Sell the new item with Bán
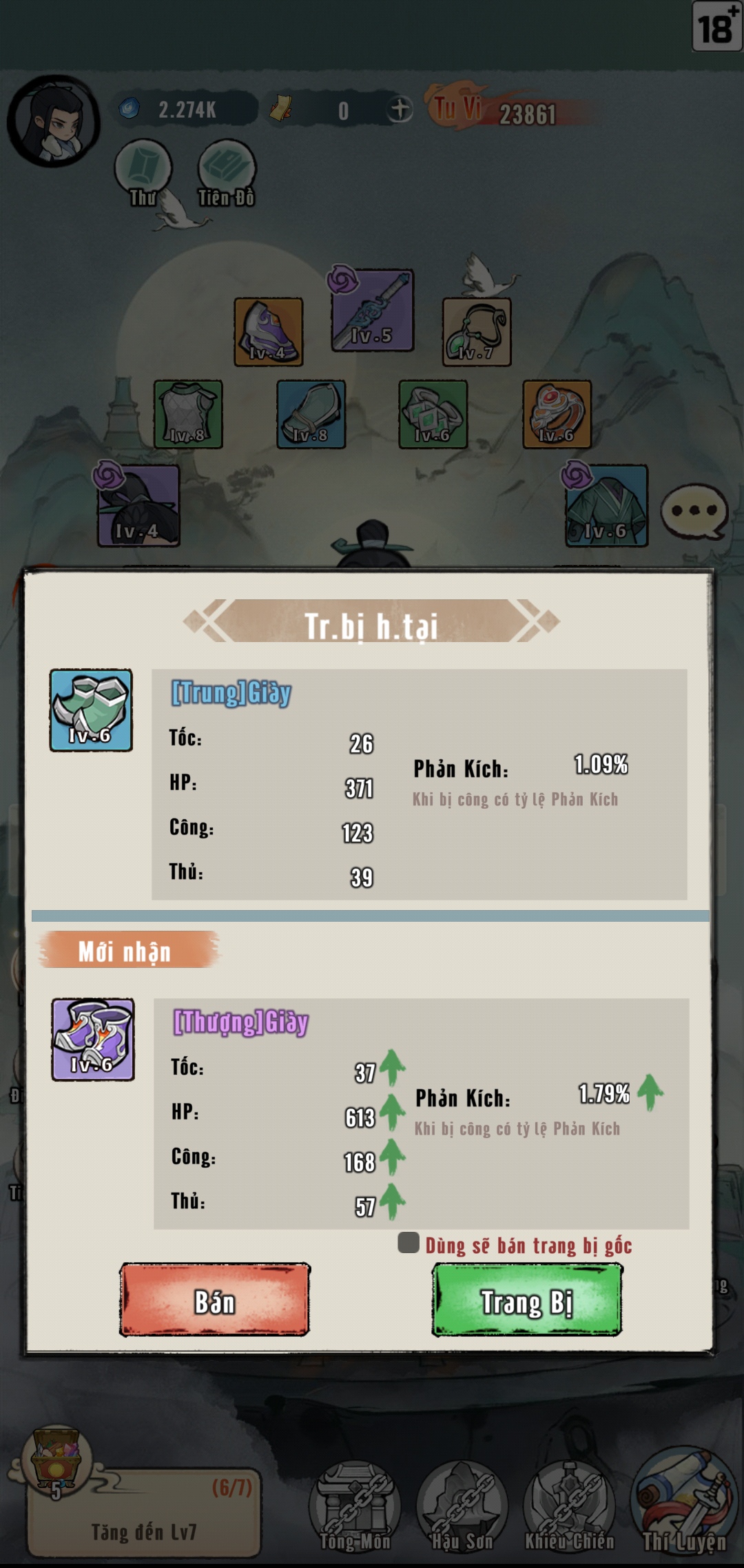Screen dimensions: 744x1568 tap(214, 1300)
